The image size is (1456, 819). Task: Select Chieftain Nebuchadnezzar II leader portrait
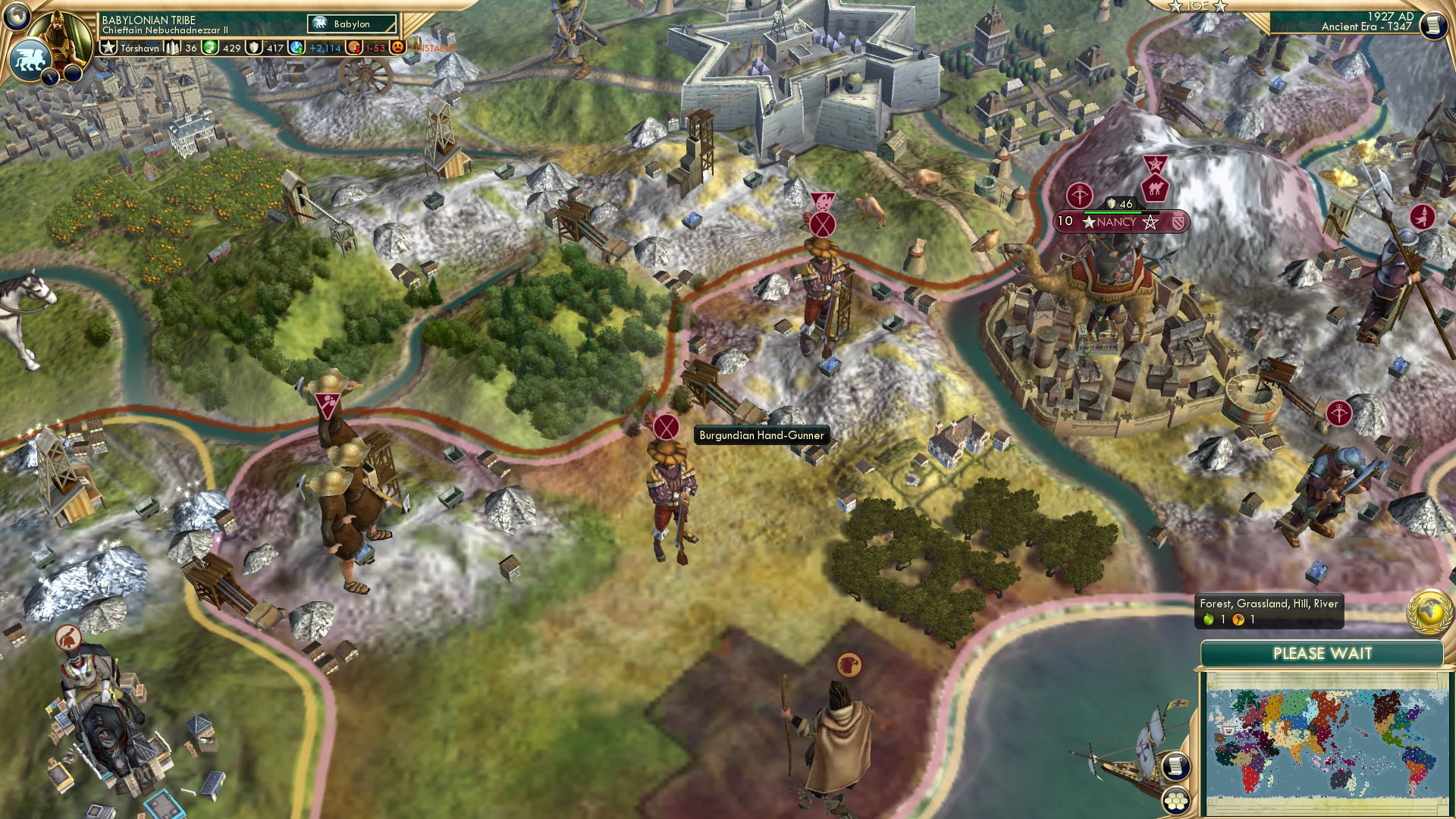point(58,36)
